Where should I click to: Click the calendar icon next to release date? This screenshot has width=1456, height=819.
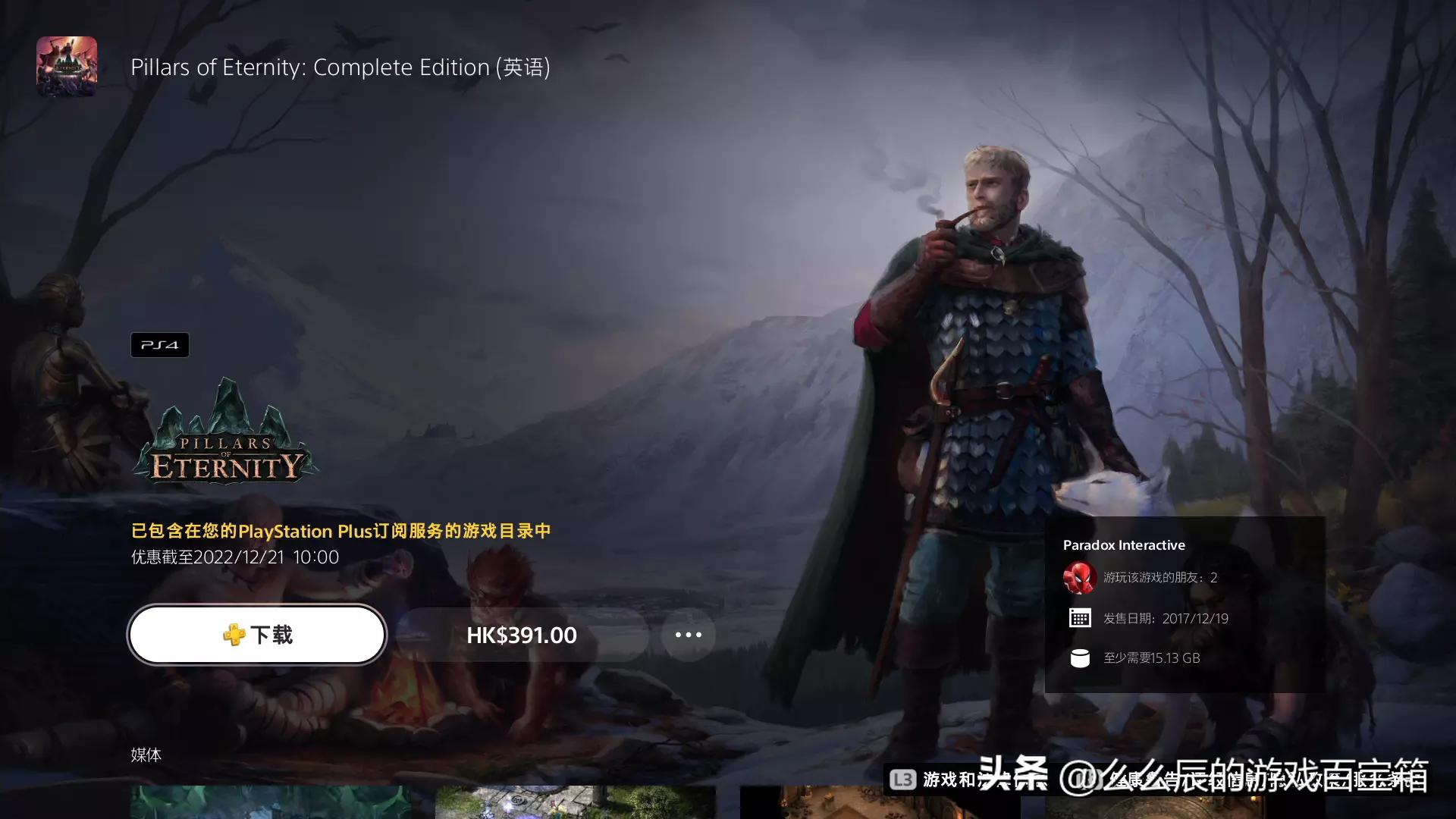pos(1080,617)
